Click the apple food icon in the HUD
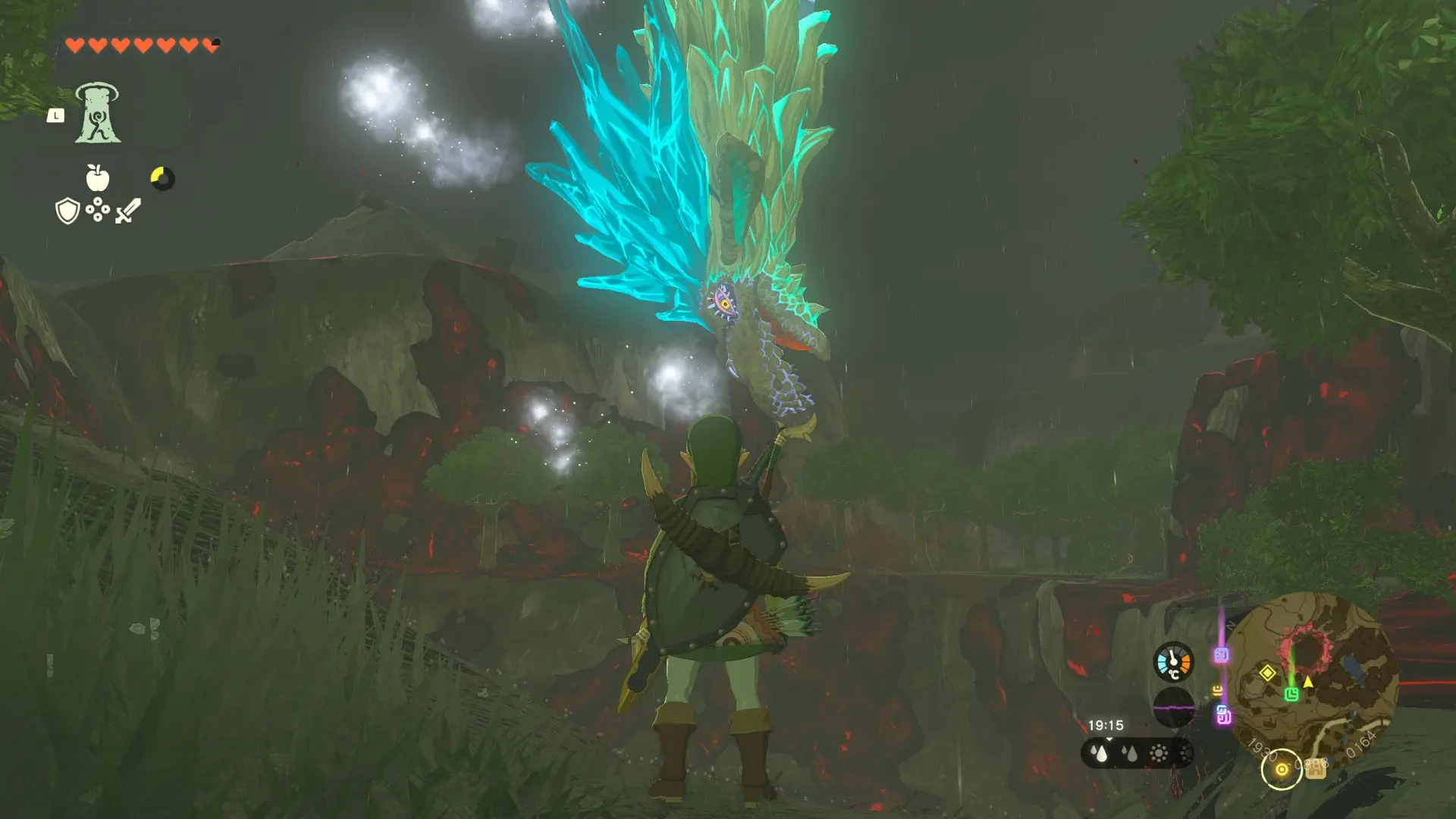1456x819 pixels. [x=97, y=177]
